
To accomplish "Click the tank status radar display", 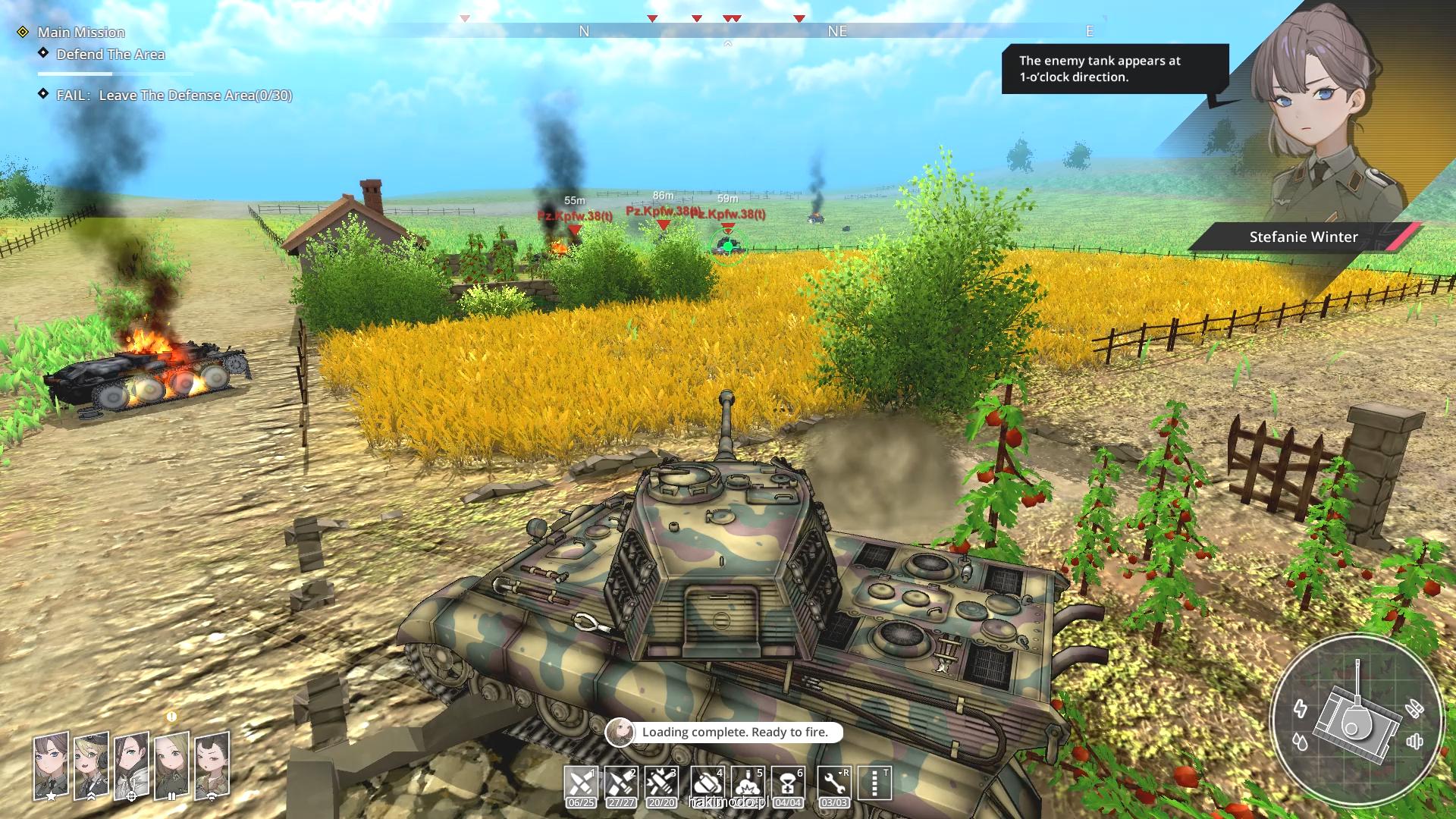I will (x=1356, y=720).
